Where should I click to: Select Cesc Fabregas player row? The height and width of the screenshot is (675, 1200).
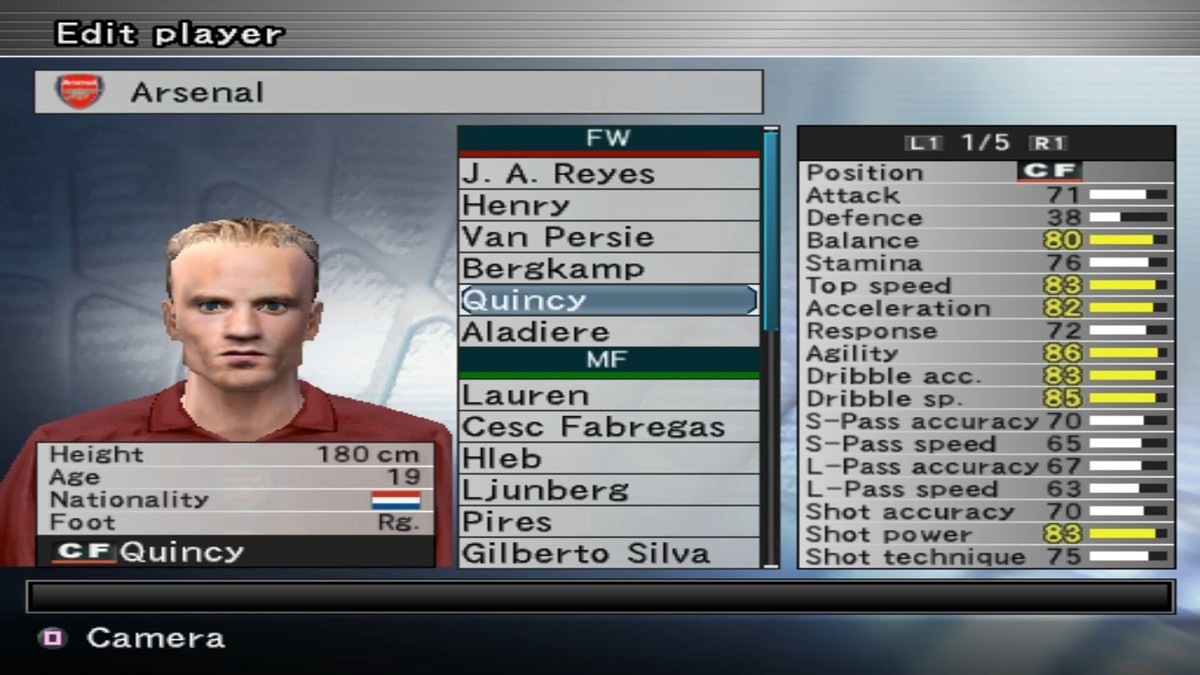(x=608, y=427)
